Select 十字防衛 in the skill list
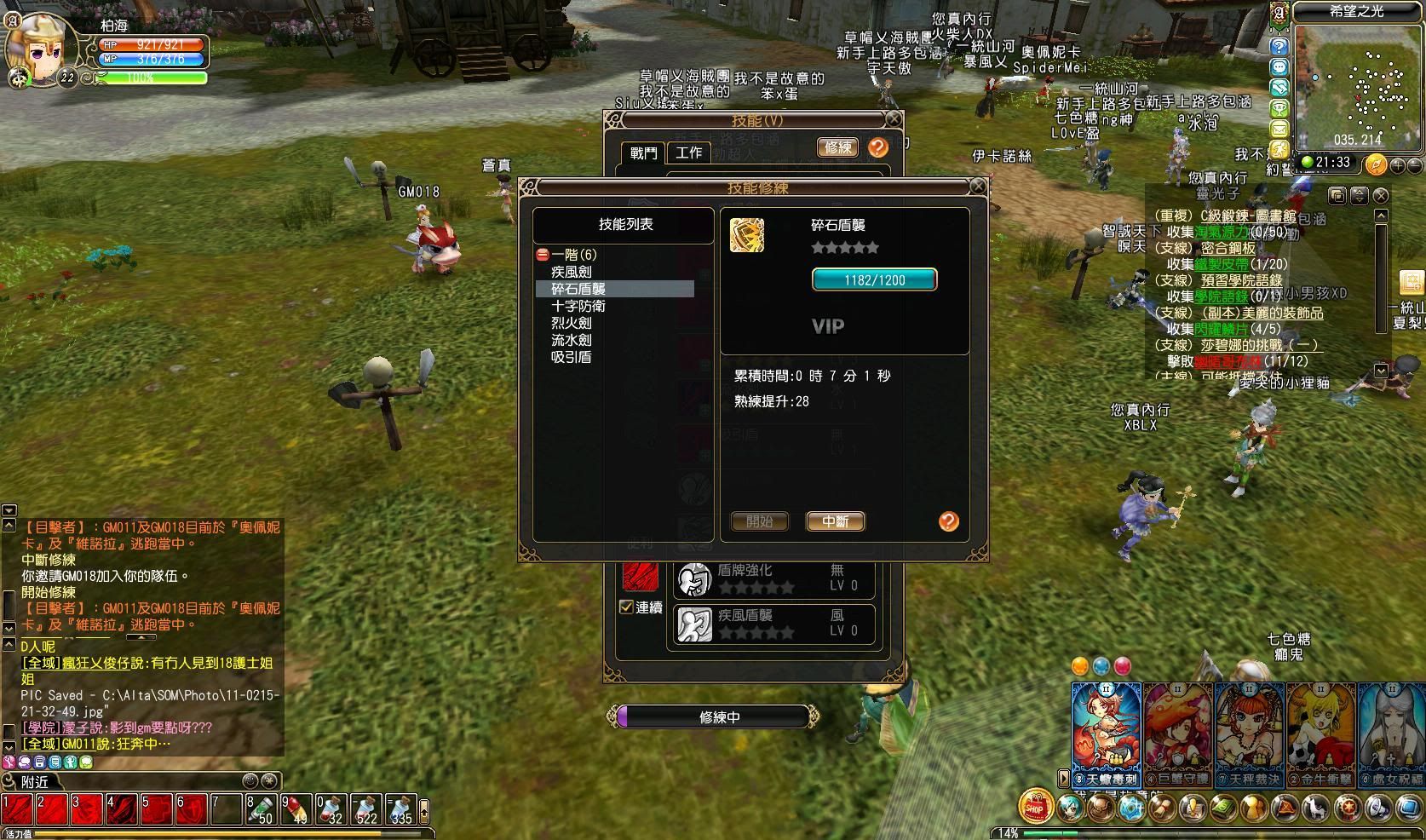Screen dimensions: 1426x840 pos(578,306)
